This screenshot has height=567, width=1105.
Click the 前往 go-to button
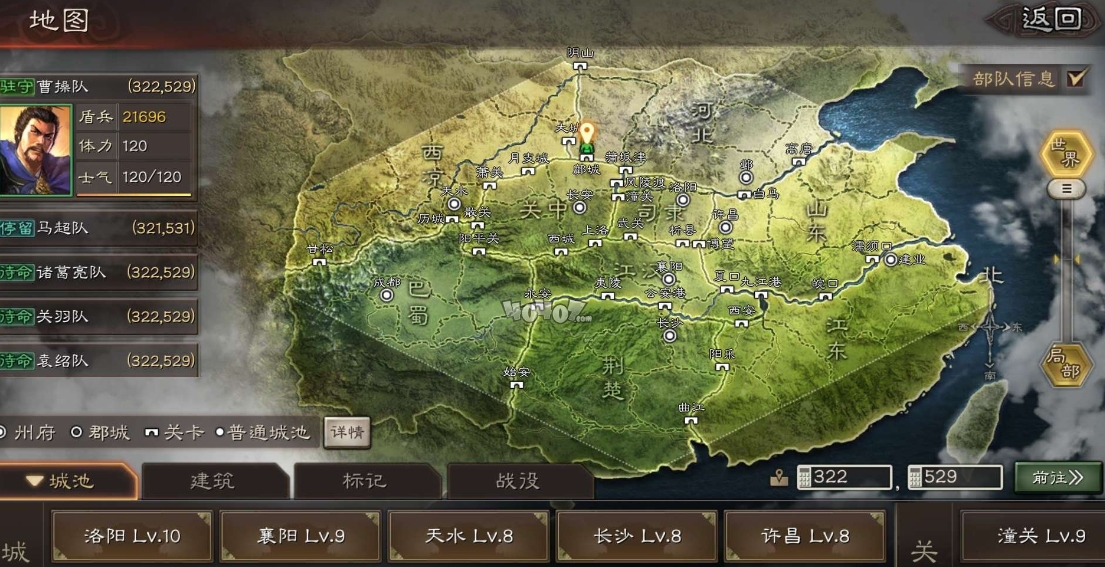coord(1058,477)
